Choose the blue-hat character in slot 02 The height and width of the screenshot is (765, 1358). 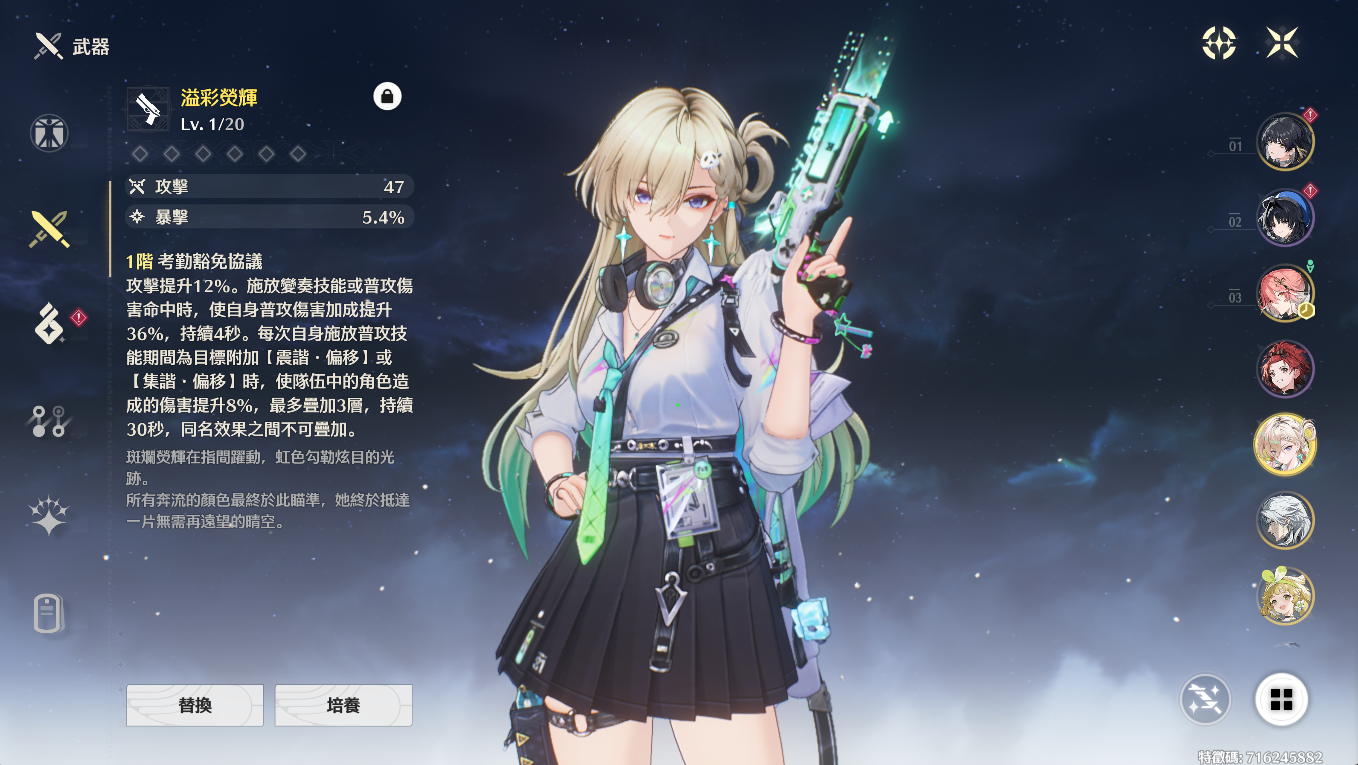coord(1284,218)
